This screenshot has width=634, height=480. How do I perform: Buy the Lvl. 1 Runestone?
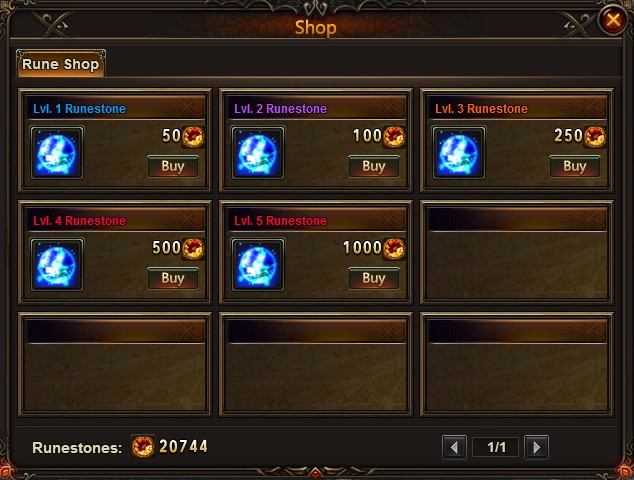coord(173,166)
